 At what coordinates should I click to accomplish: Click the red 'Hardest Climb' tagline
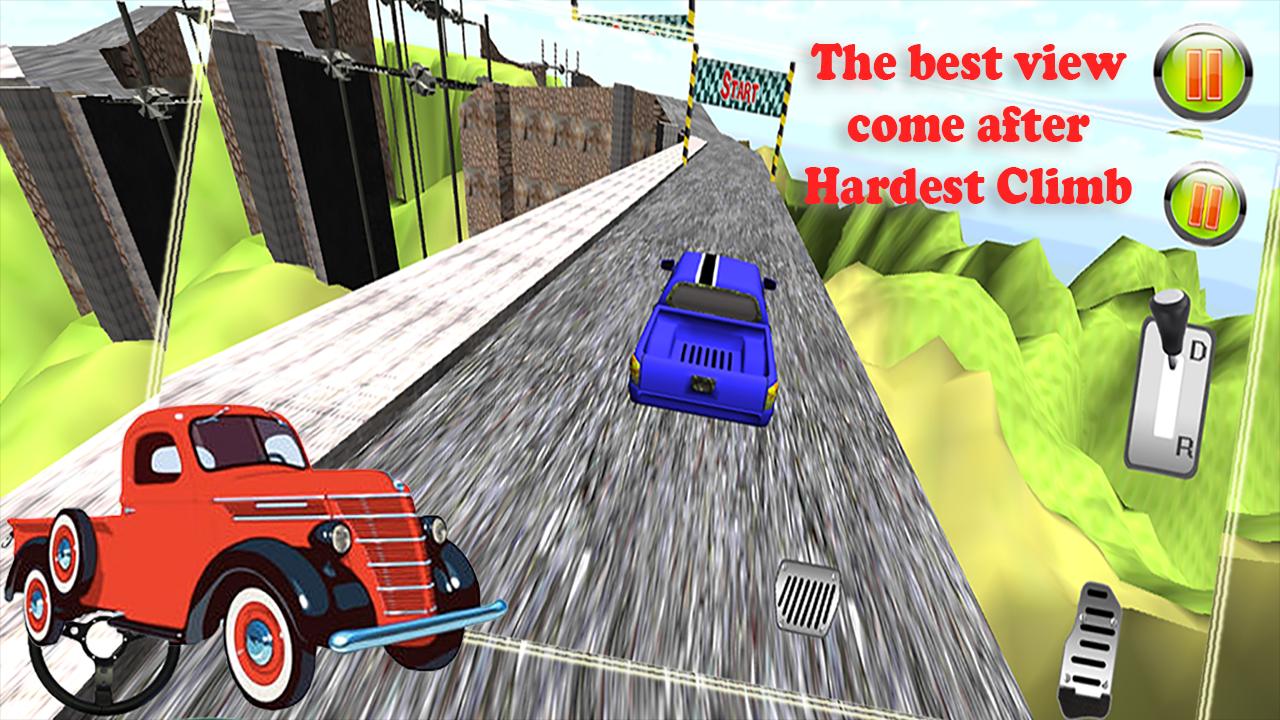click(968, 183)
